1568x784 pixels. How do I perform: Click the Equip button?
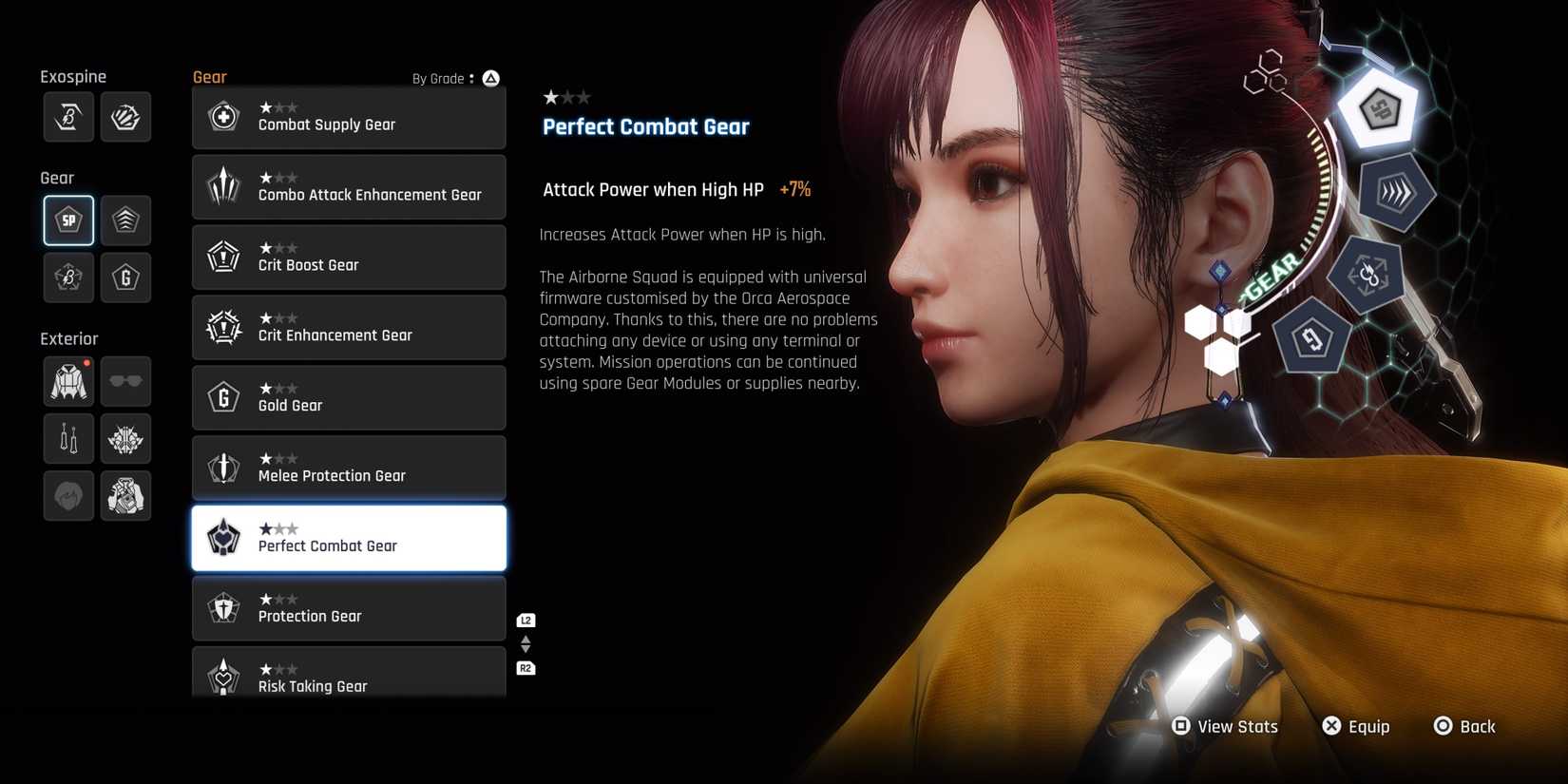(1357, 726)
